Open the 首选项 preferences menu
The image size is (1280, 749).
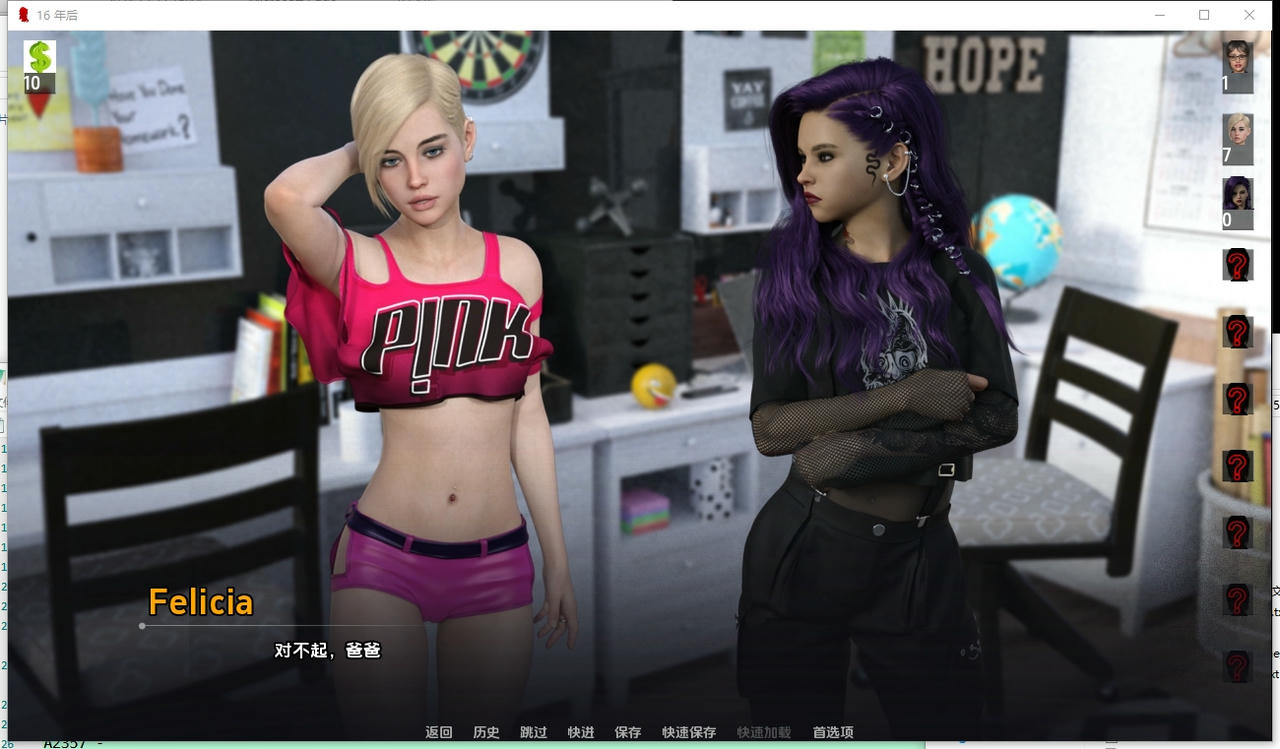tap(833, 732)
